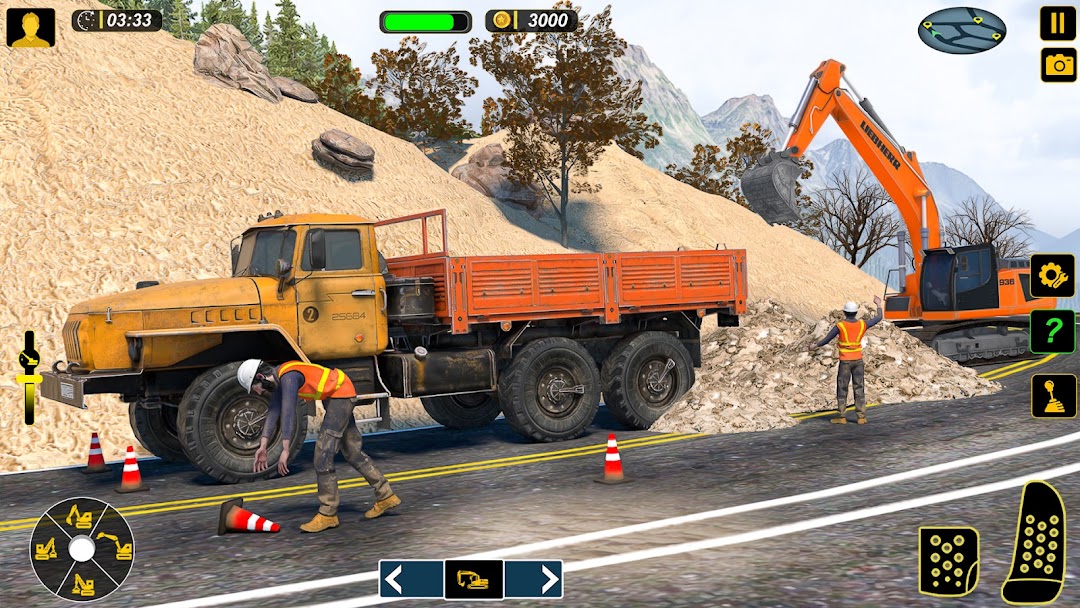The height and width of the screenshot is (608, 1080).
Task: Open the oval minimap
Action: (x=961, y=30)
